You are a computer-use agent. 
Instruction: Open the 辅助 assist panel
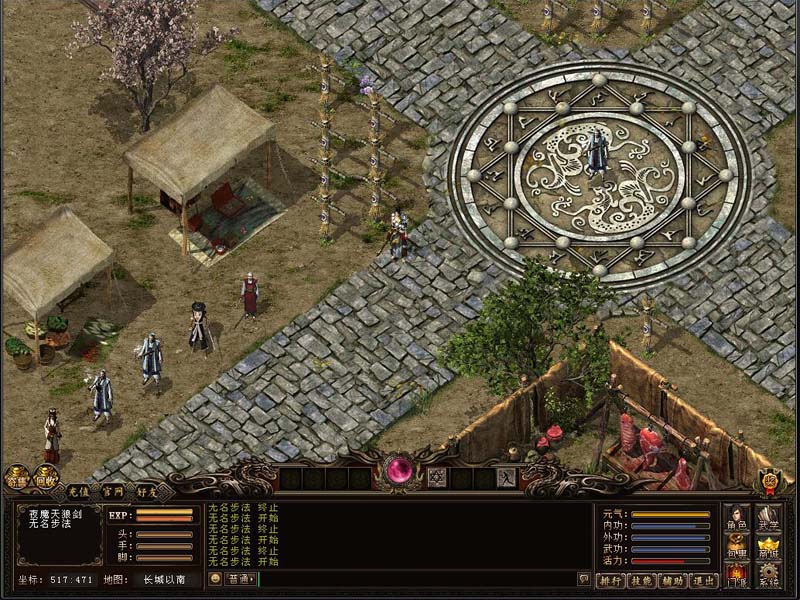coord(673,580)
